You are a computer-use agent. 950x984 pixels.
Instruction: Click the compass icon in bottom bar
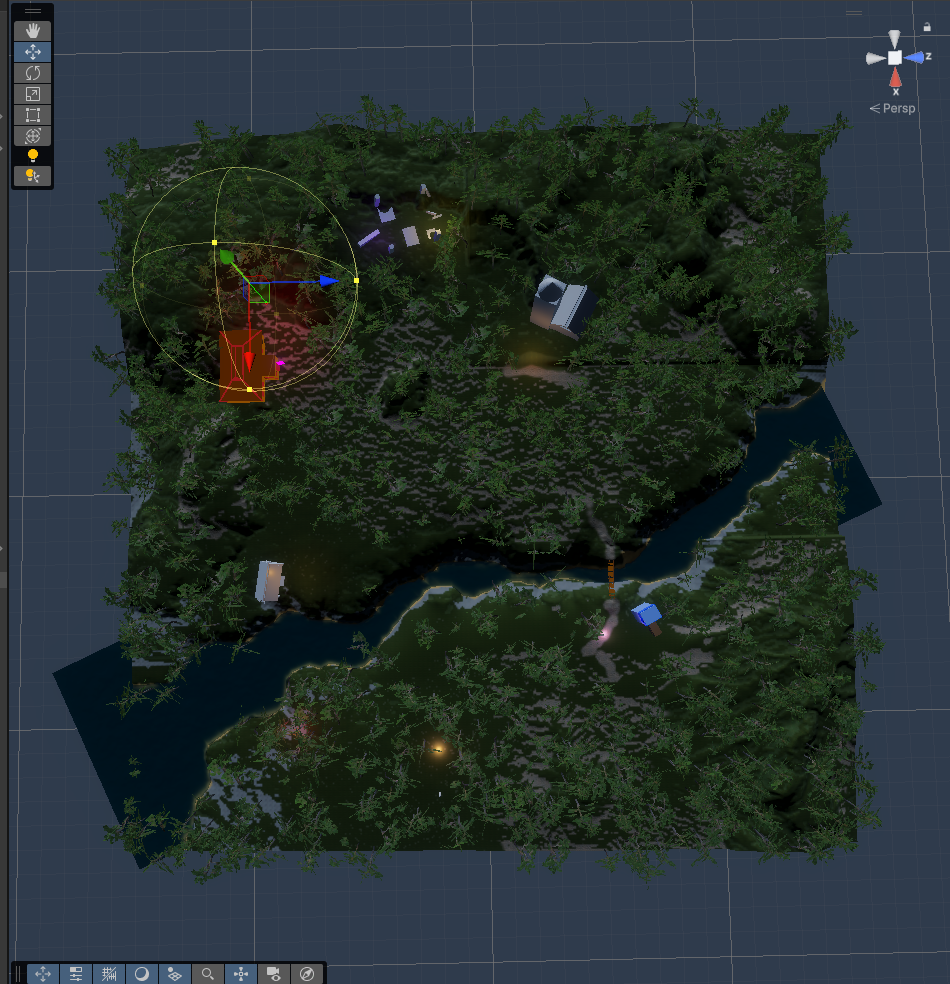pyautogui.click(x=307, y=973)
